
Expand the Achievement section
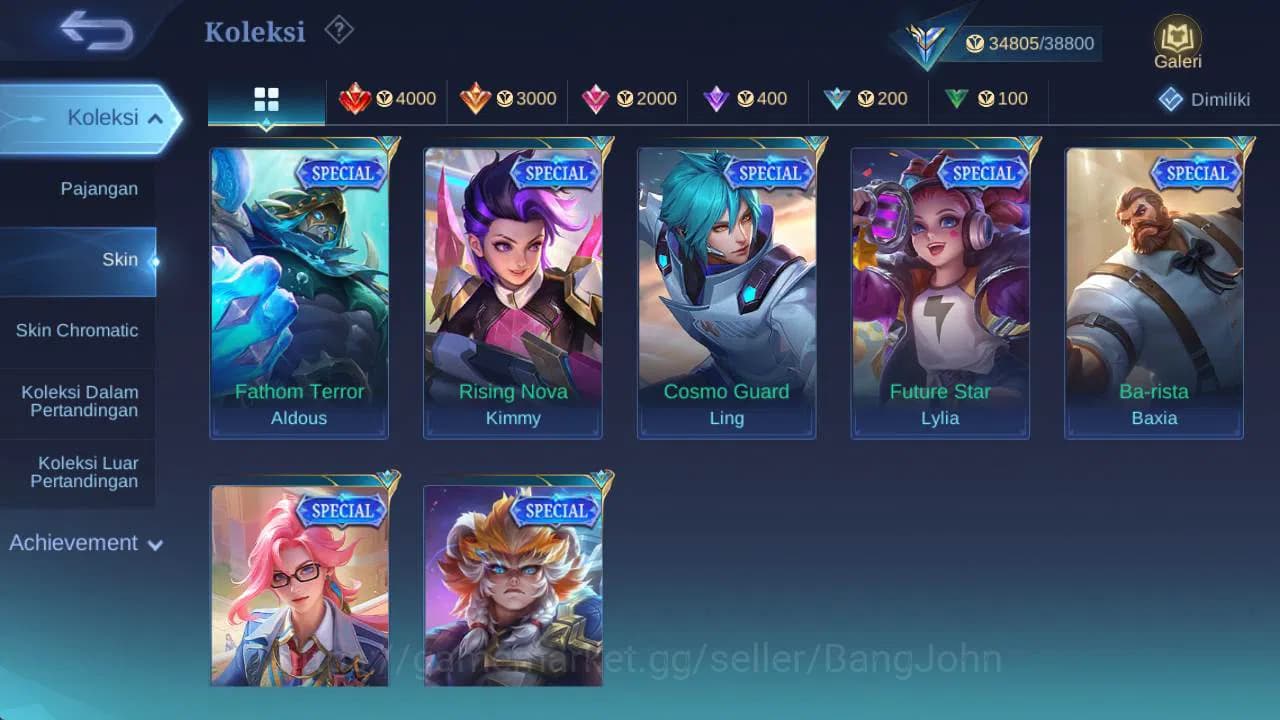click(x=85, y=543)
